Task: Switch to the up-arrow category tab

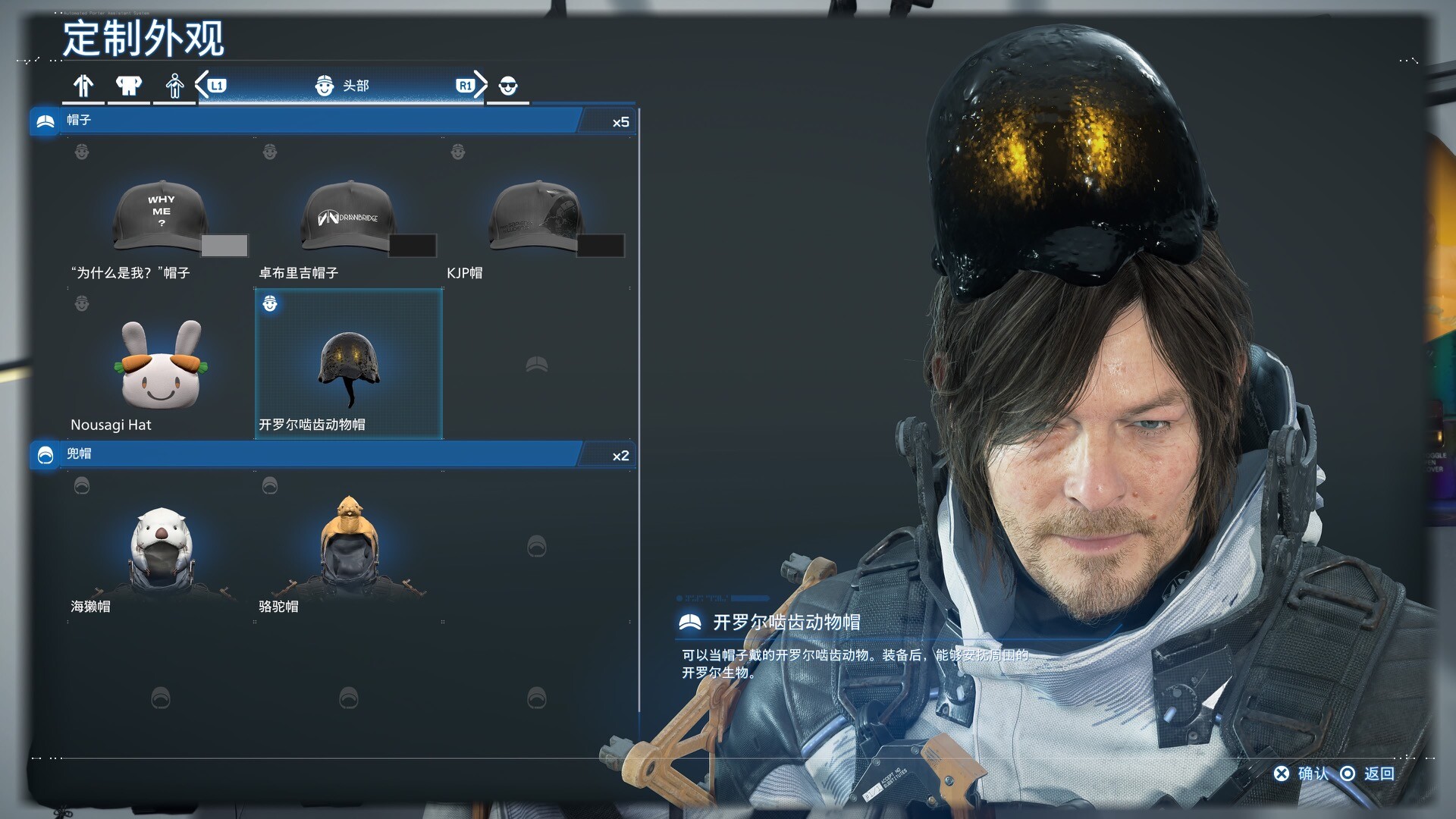Action: tap(83, 86)
